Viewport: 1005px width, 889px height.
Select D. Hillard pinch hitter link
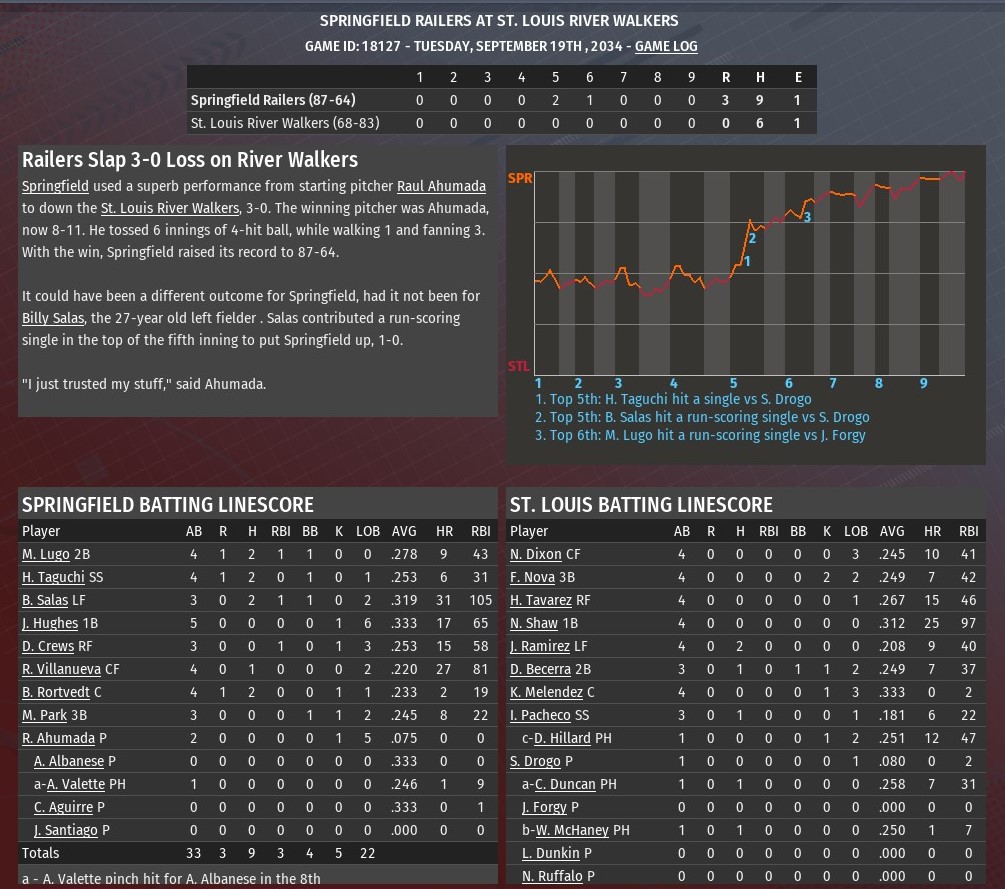pyautogui.click(x=562, y=738)
